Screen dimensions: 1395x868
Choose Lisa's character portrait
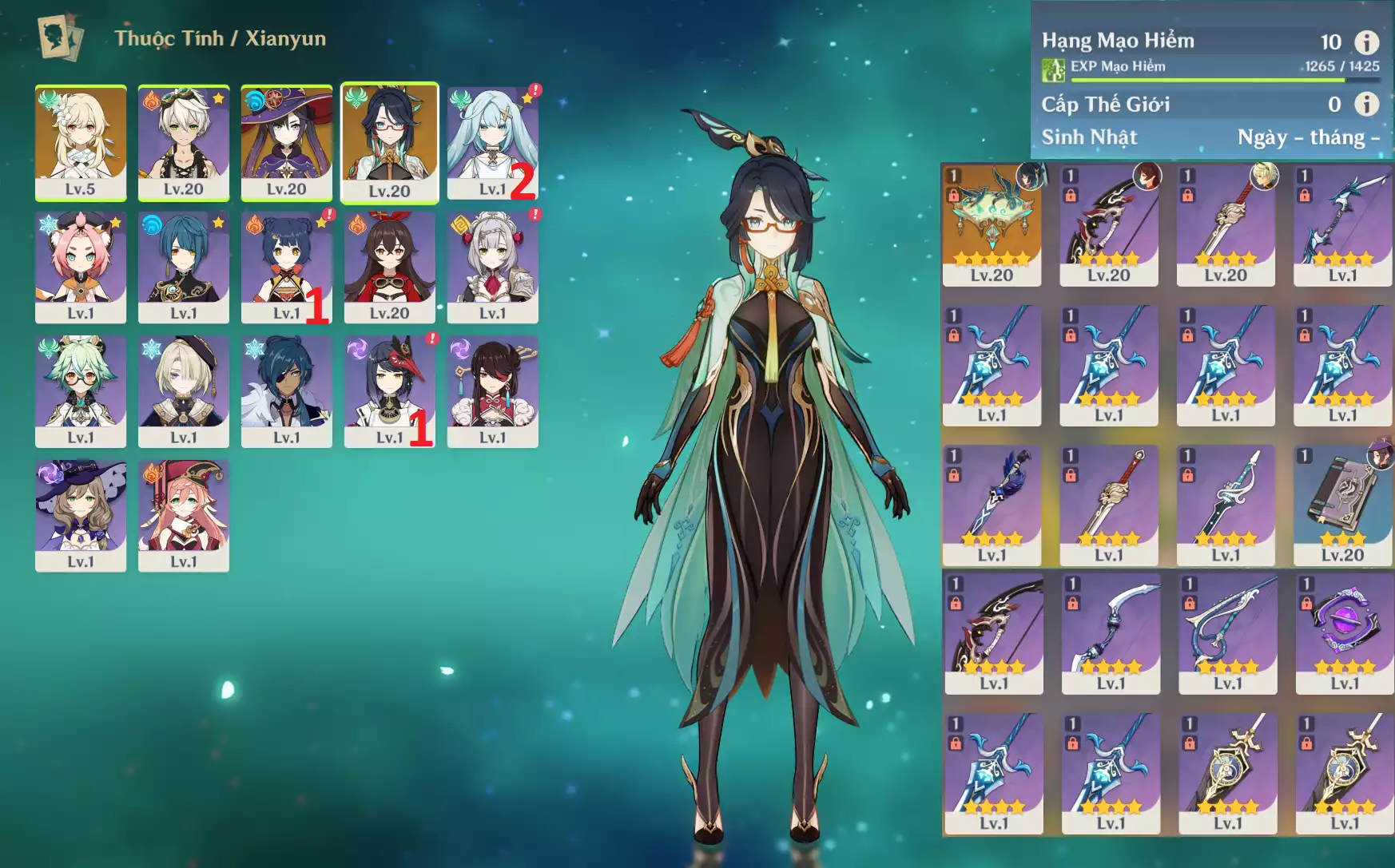click(81, 514)
